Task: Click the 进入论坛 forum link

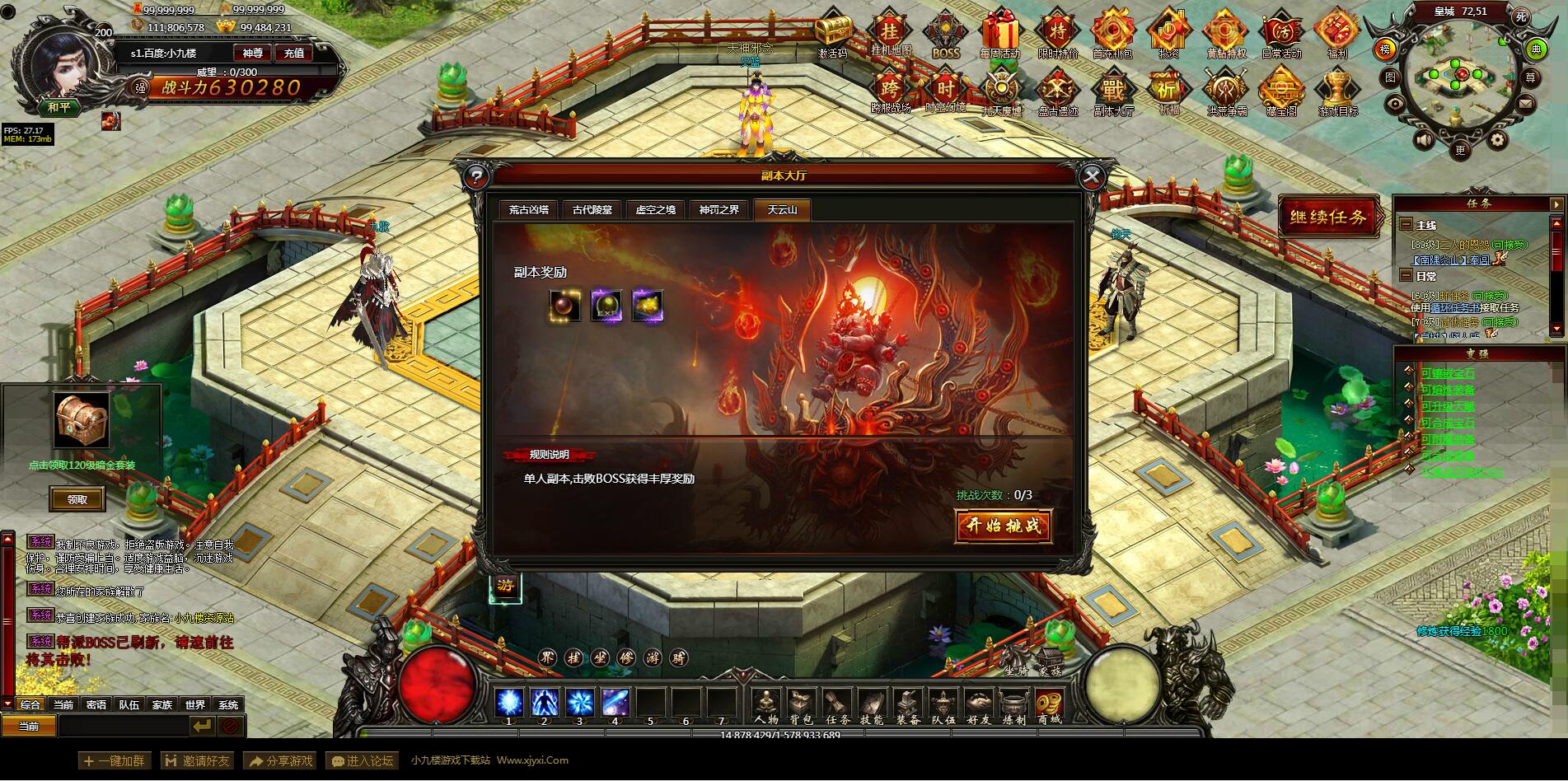Action: [x=361, y=761]
